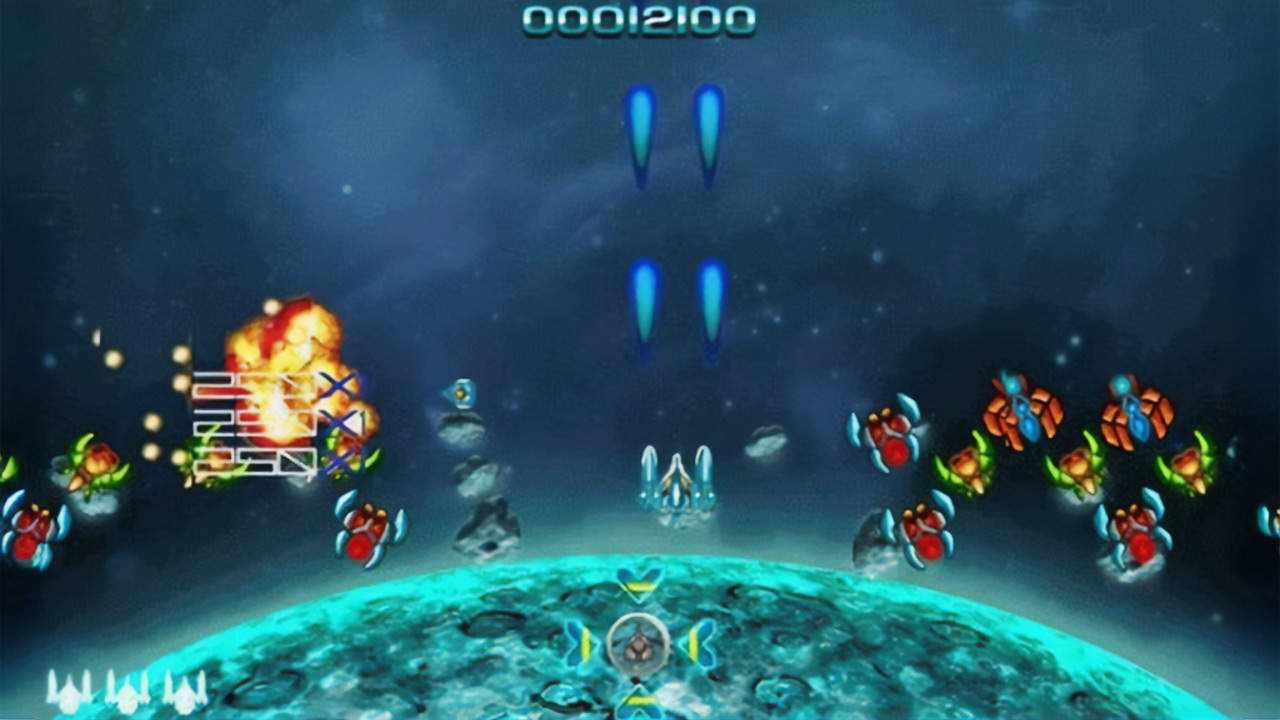The image size is (1280, 720).
Task: Click the blue power-up gem near the explosion
Action: [x=462, y=393]
